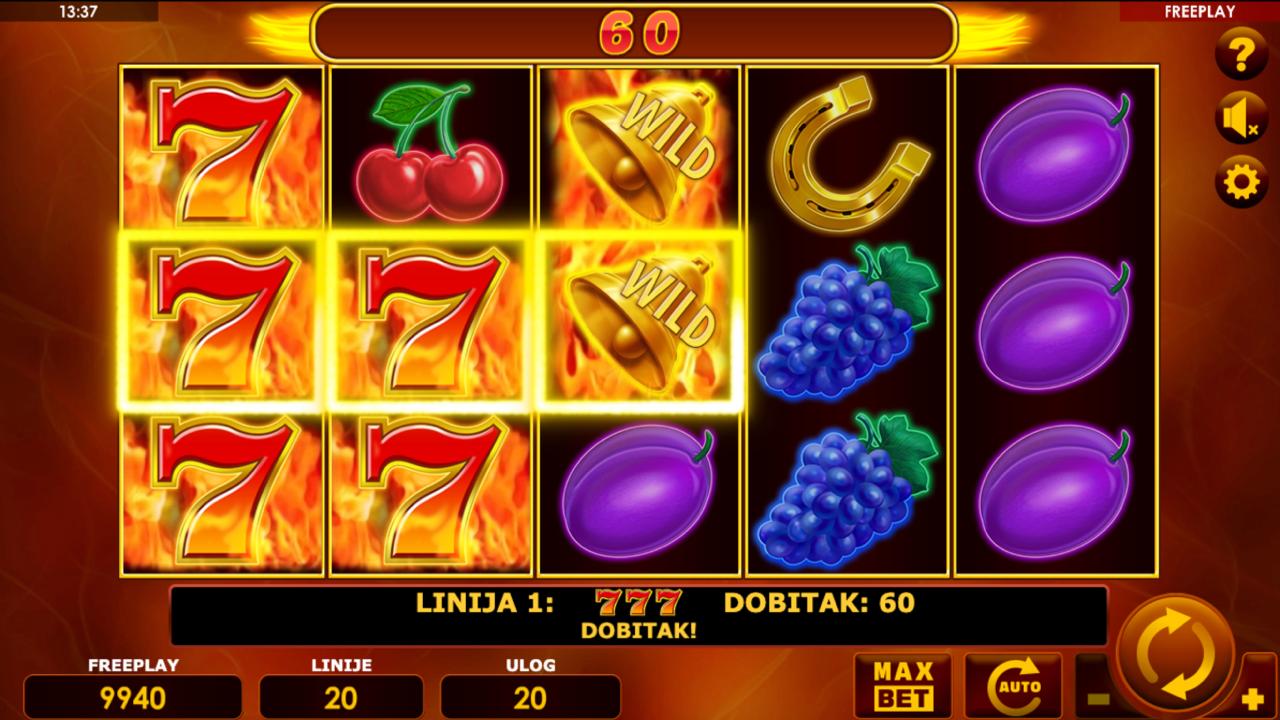Spin the reels with the round arrow button
Image resolution: width=1280 pixels, height=720 pixels.
point(1176,655)
